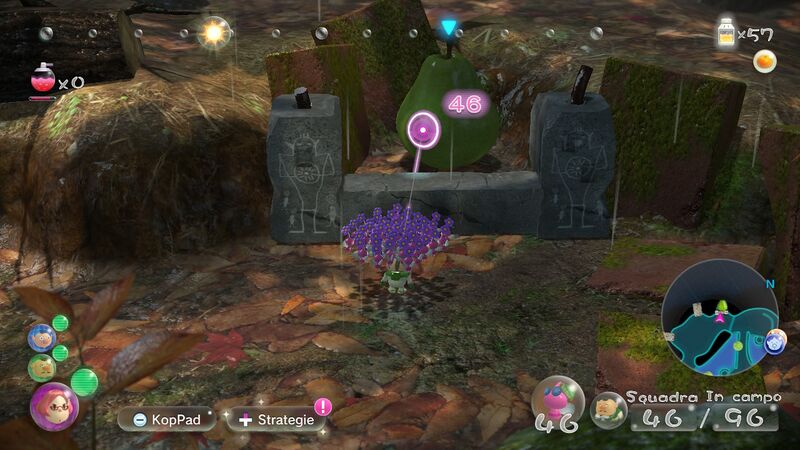Click the sun on the day meter
The width and height of the screenshot is (800, 450).
213,33
